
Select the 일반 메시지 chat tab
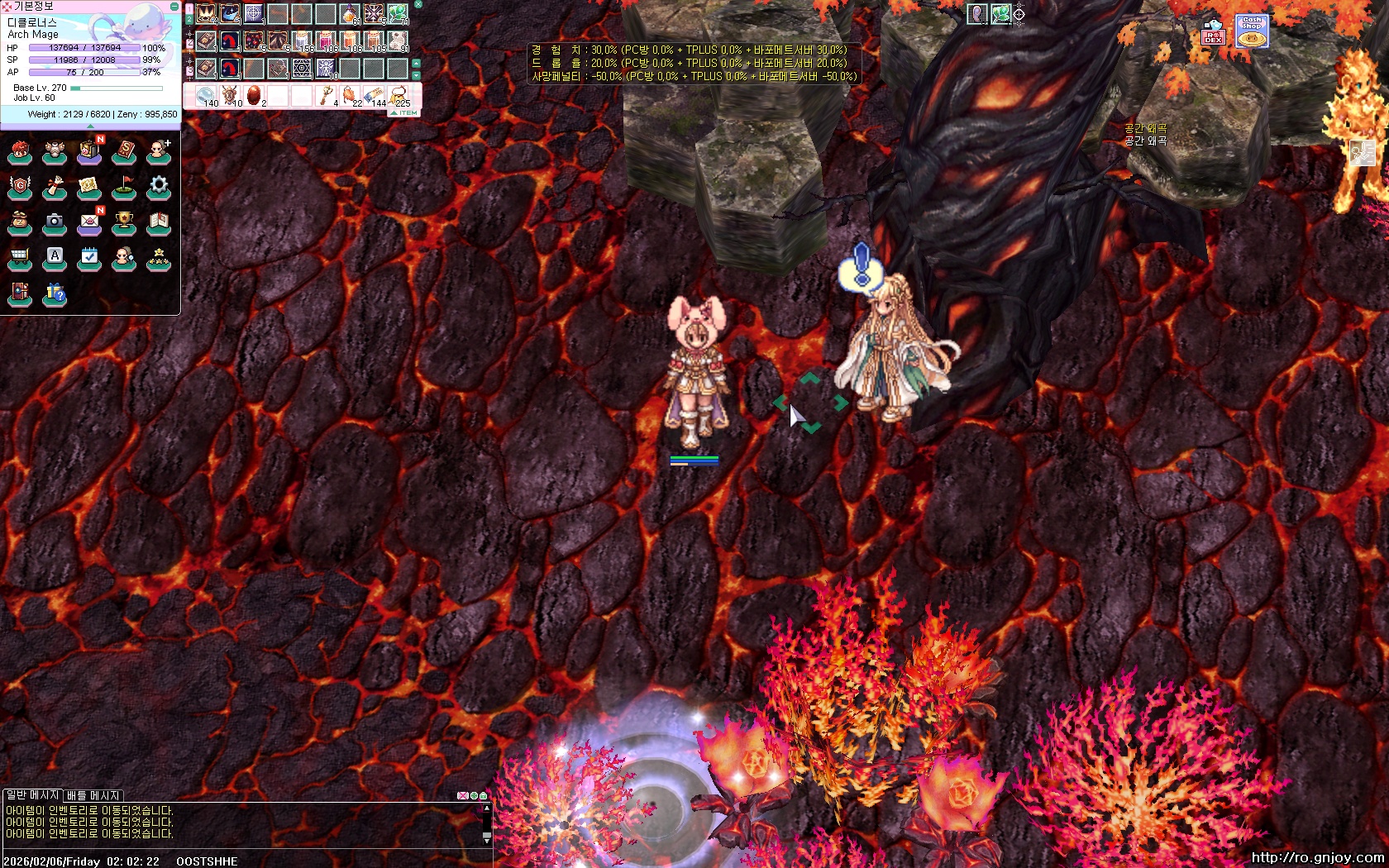click(33, 795)
